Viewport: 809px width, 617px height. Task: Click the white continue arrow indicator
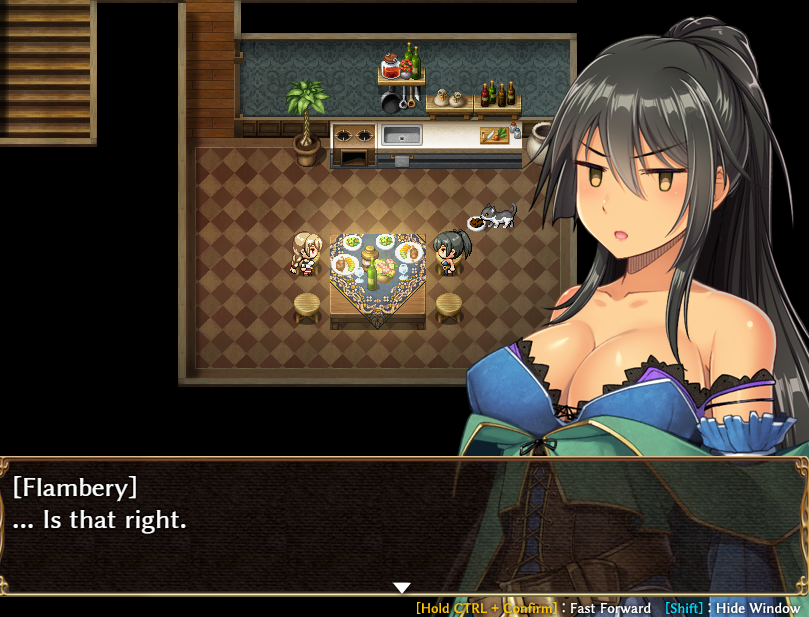pos(402,587)
